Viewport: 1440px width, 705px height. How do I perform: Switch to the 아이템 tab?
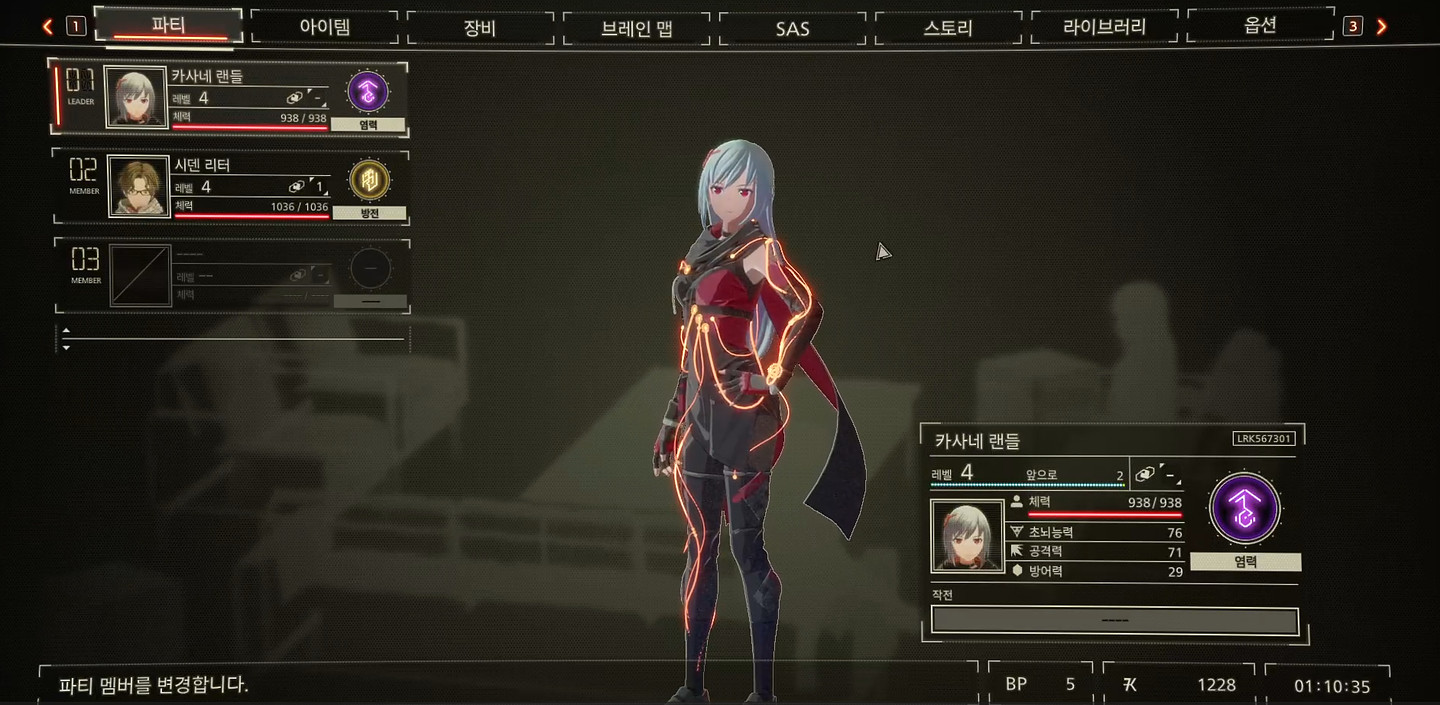[325, 27]
